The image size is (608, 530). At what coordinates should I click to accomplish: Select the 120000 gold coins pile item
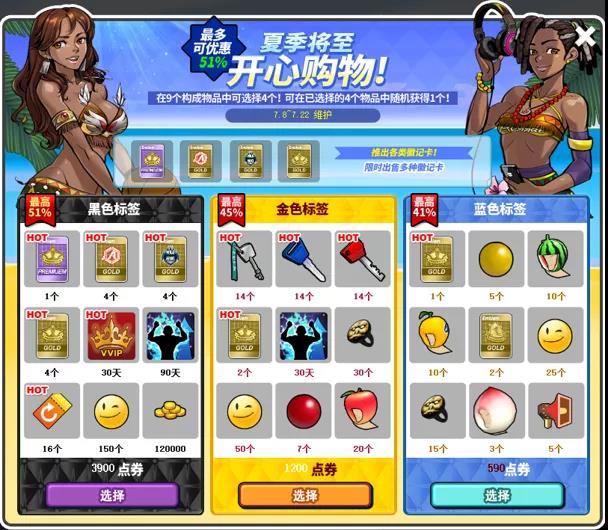(170, 410)
